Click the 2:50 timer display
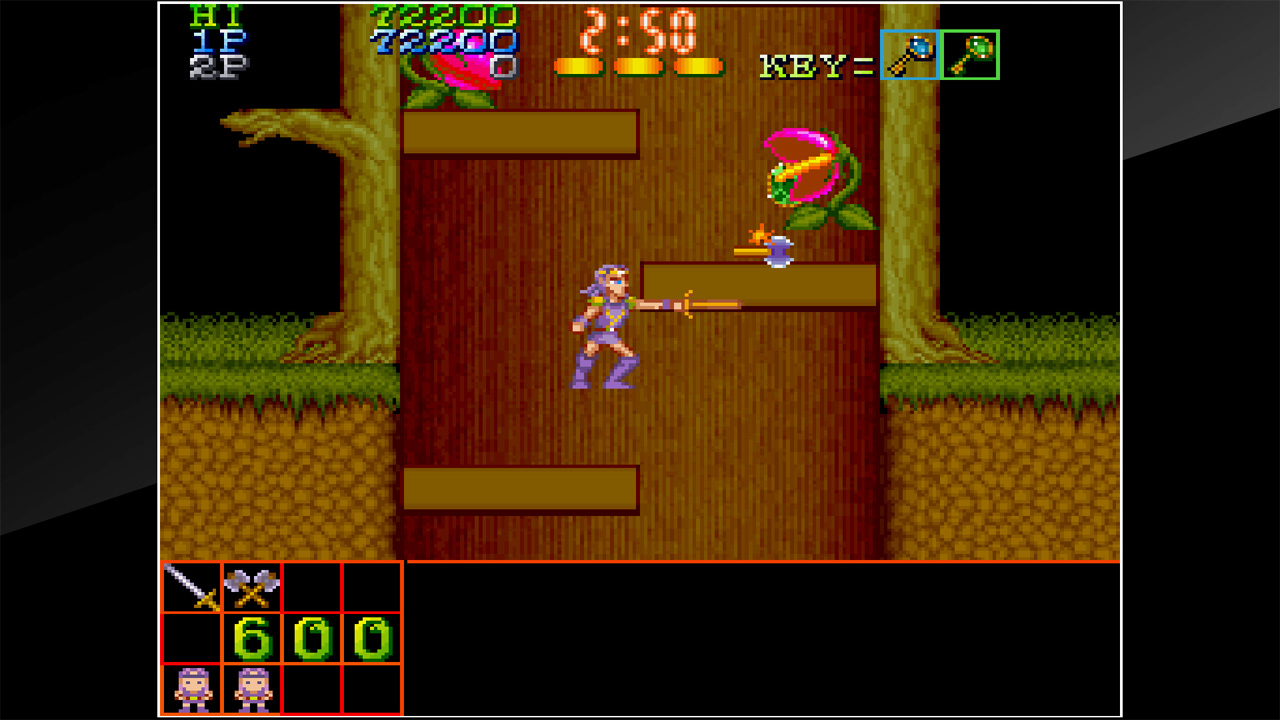Image resolution: width=1280 pixels, height=720 pixels. click(640, 32)
